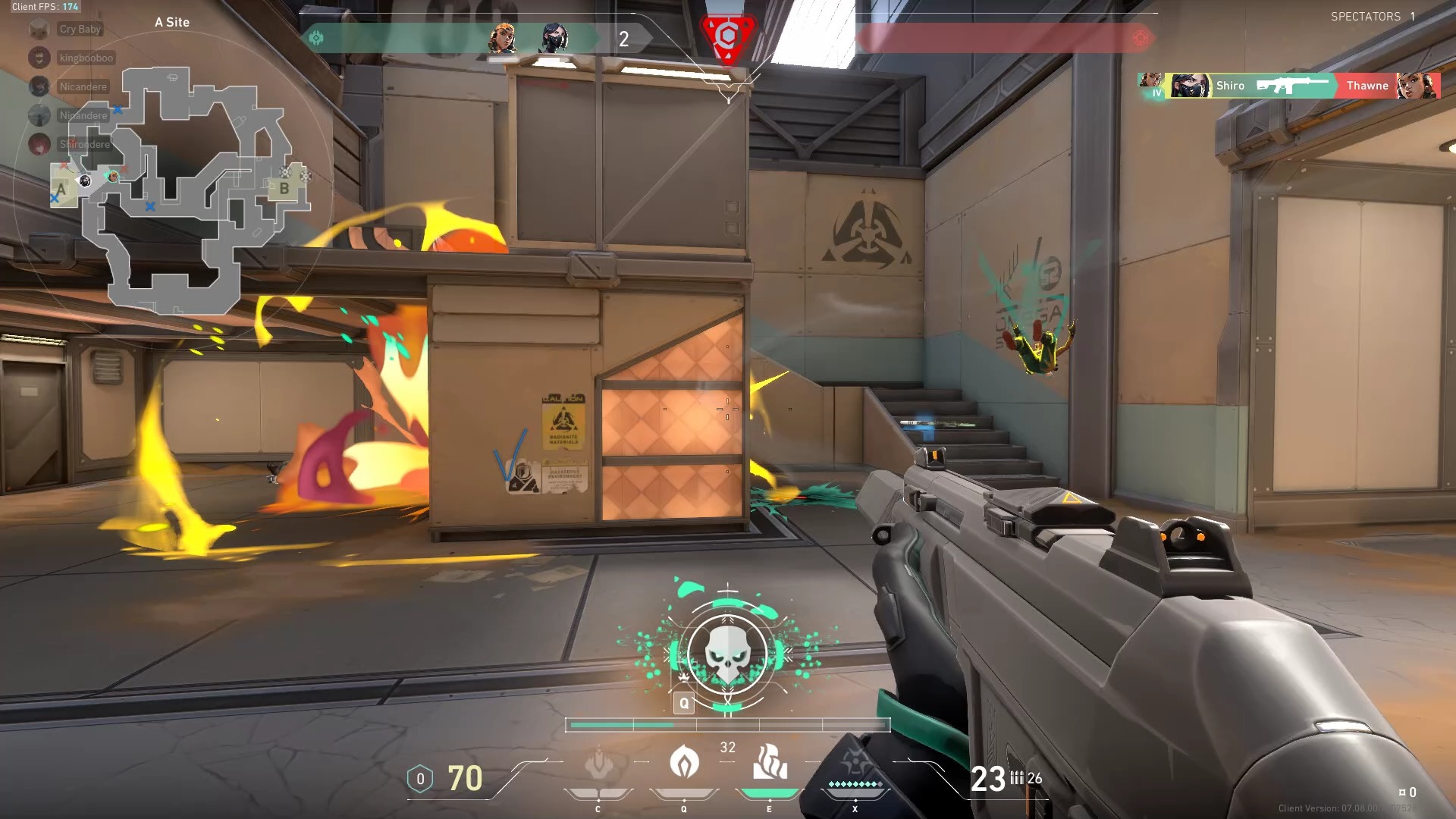This screenshot has width=1456, height=819.
Task: Click Cry Baby in the spectator player list
Action: [x=80, y=29]
